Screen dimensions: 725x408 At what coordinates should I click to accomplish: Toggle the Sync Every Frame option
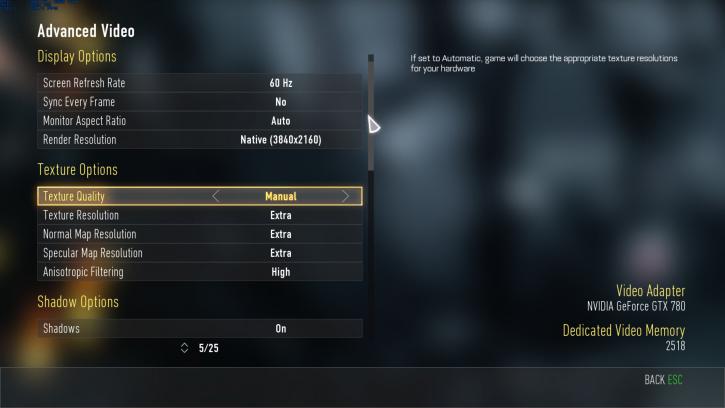coord(200,102)
